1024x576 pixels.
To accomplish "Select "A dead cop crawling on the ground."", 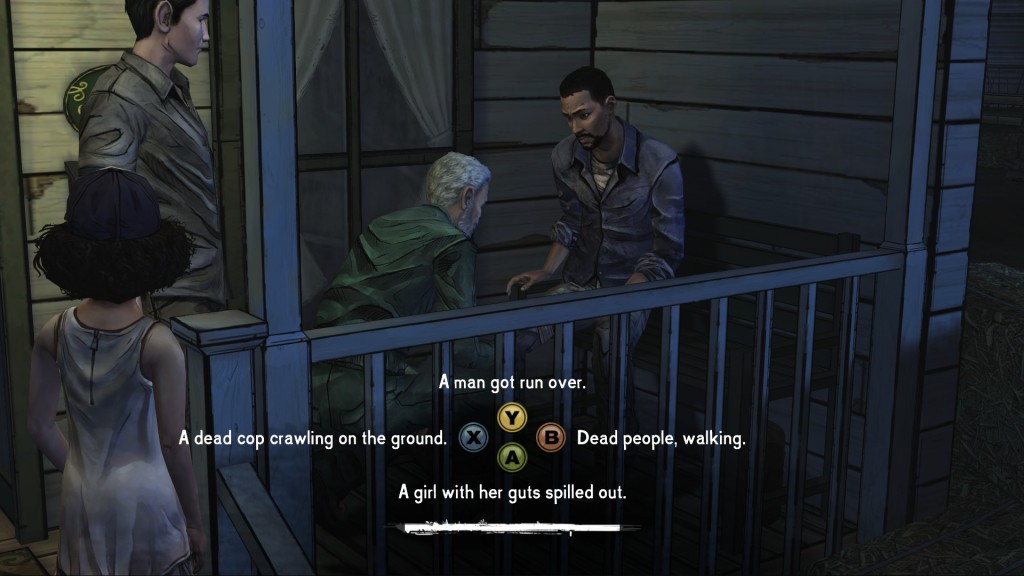I will (x=313, y=438).
